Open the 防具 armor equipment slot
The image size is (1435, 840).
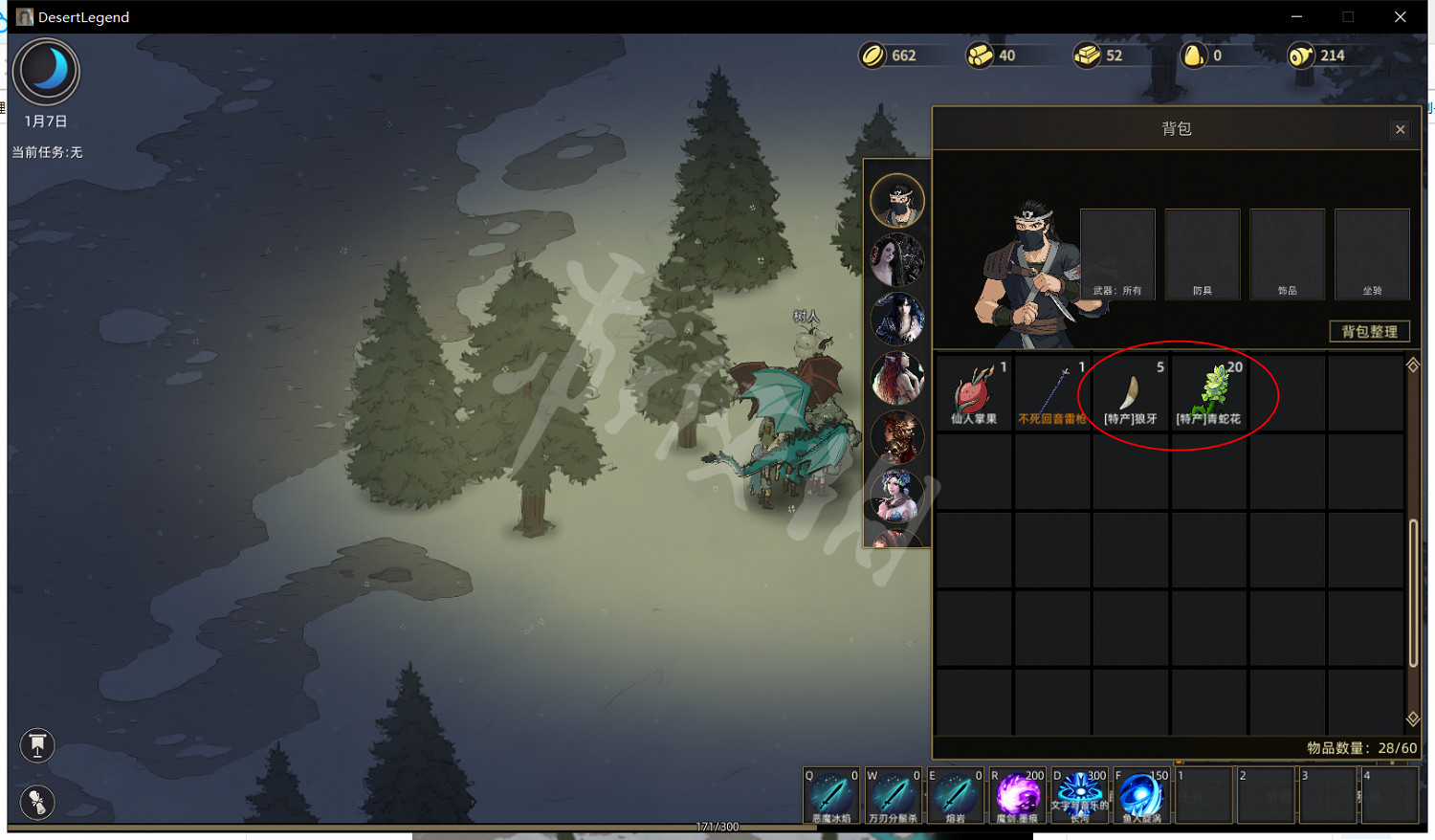[x=1203, y=254]
